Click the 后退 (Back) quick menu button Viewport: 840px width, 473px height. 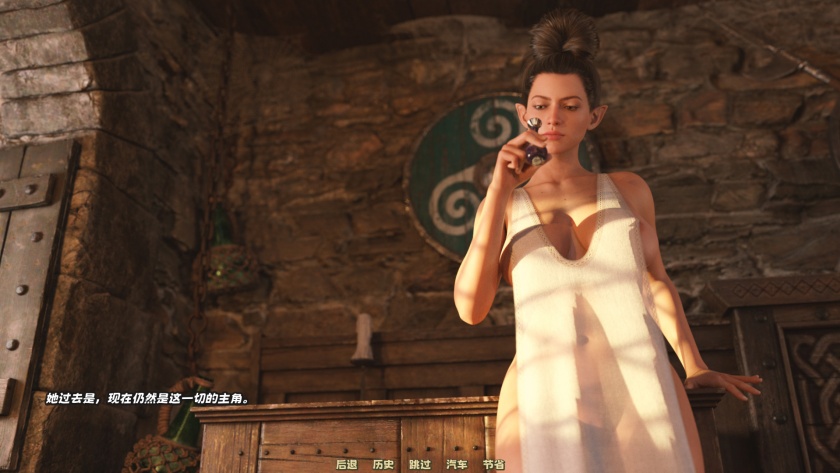click(346, 464)
